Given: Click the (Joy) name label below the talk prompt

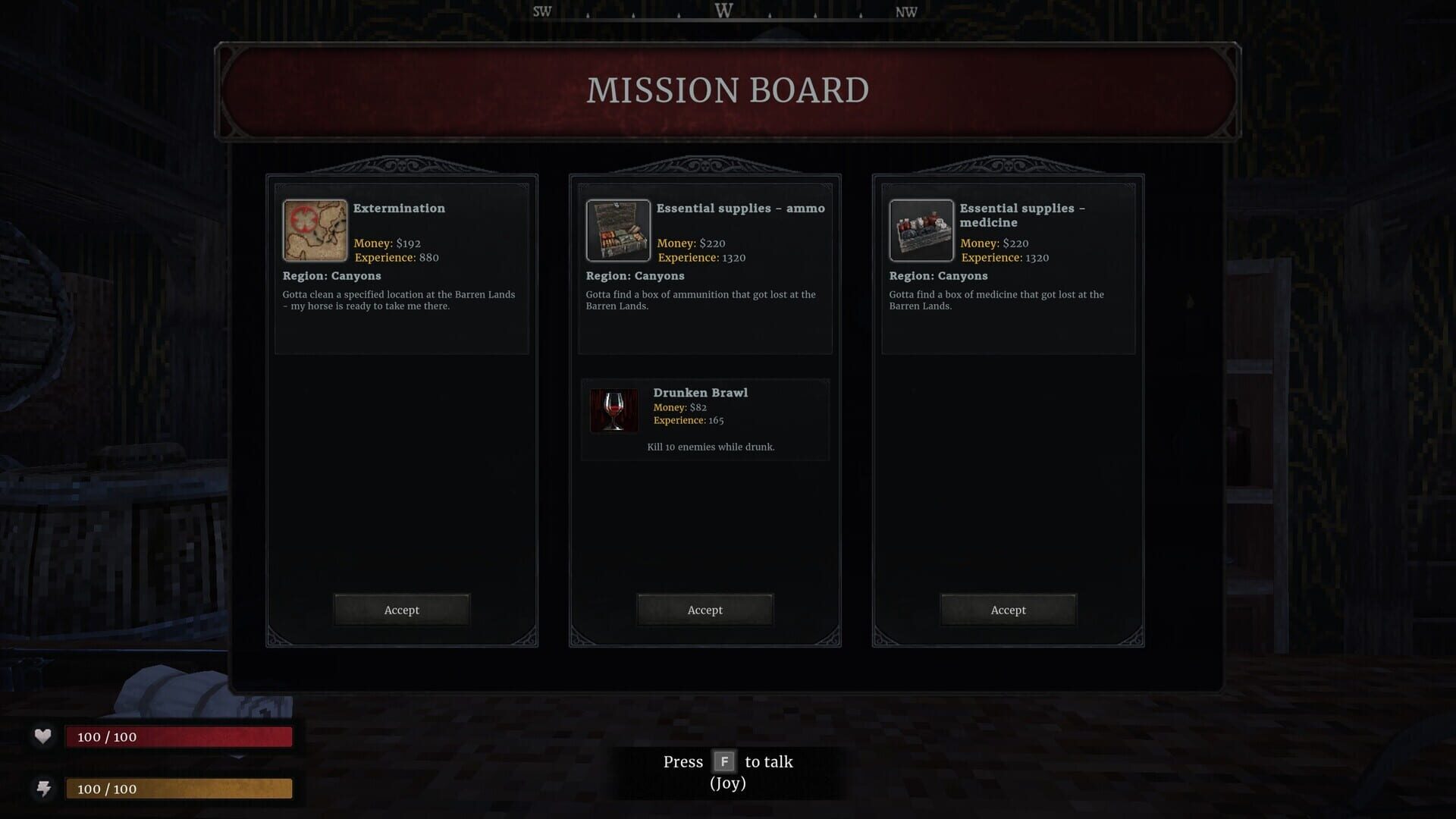Looking at the screenshot, I should coord(727,783).
